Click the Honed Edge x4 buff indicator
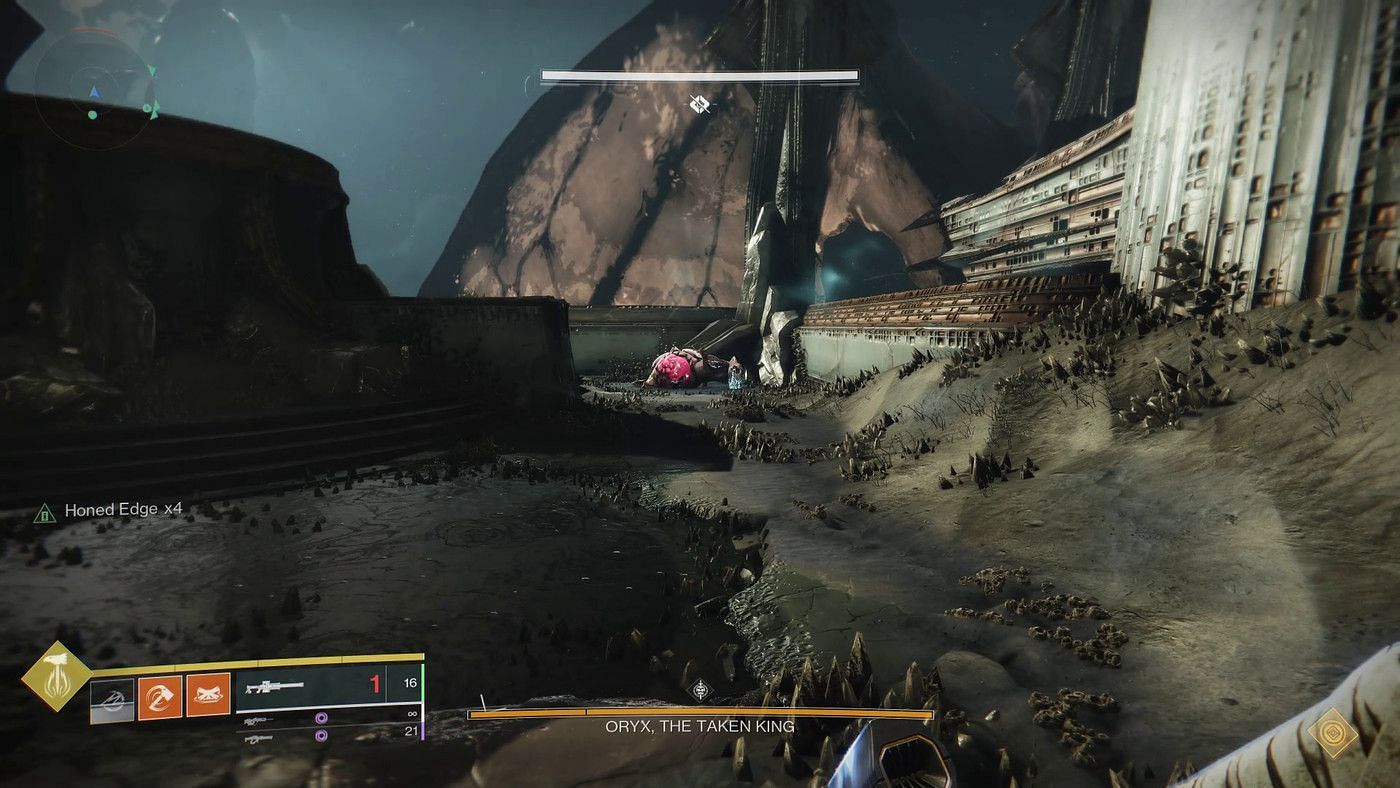The image size is (1400, 788). pos(110,510)
